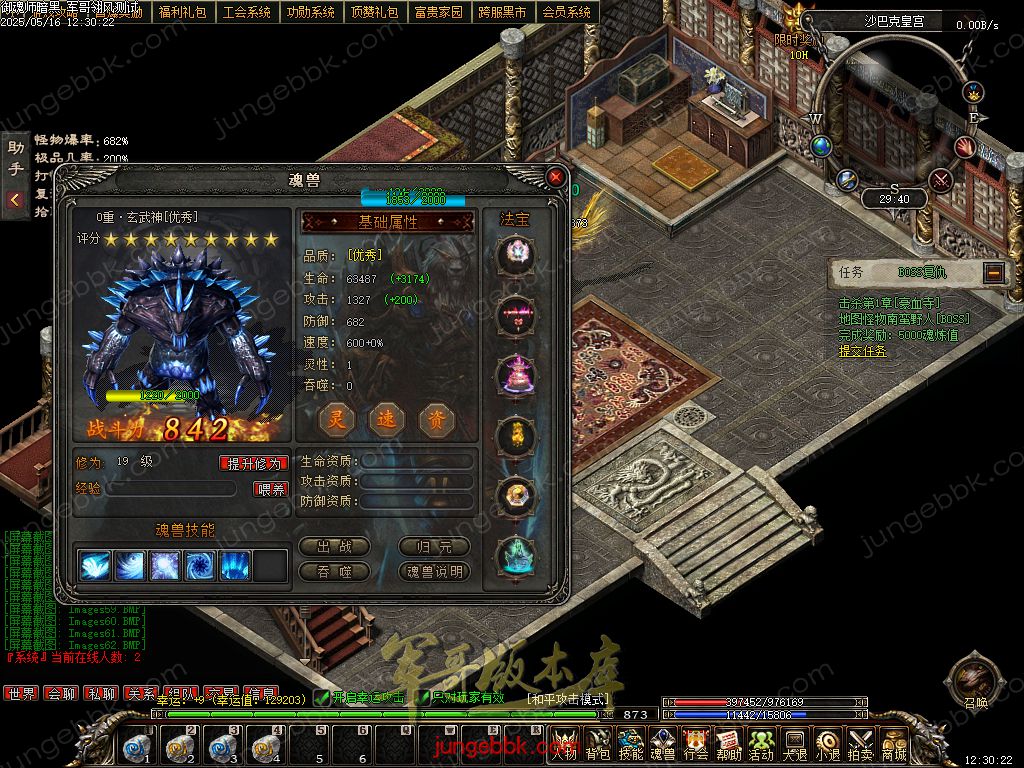Close the 魂兽 panel
Screen dimensions: 1024x768
[x=555, y=178]
